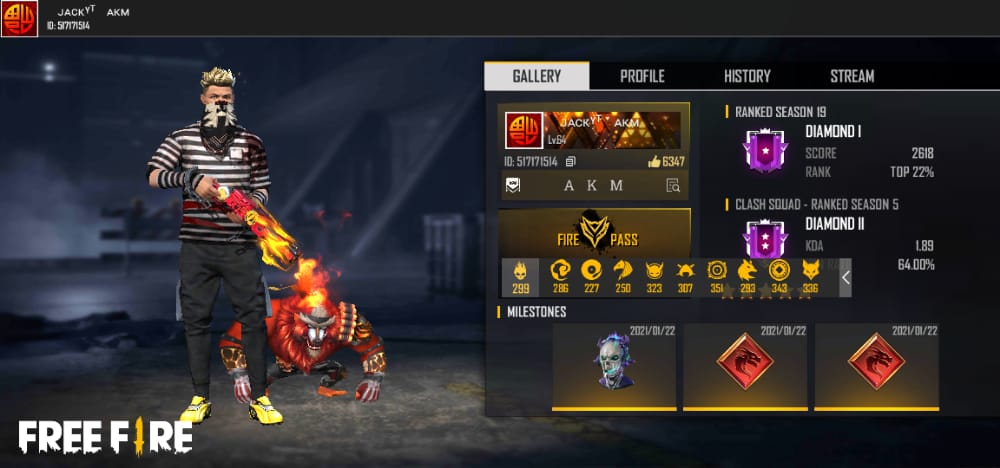Open the AKM guild search icon
The image size is (1000, 468).
point(673,185)
